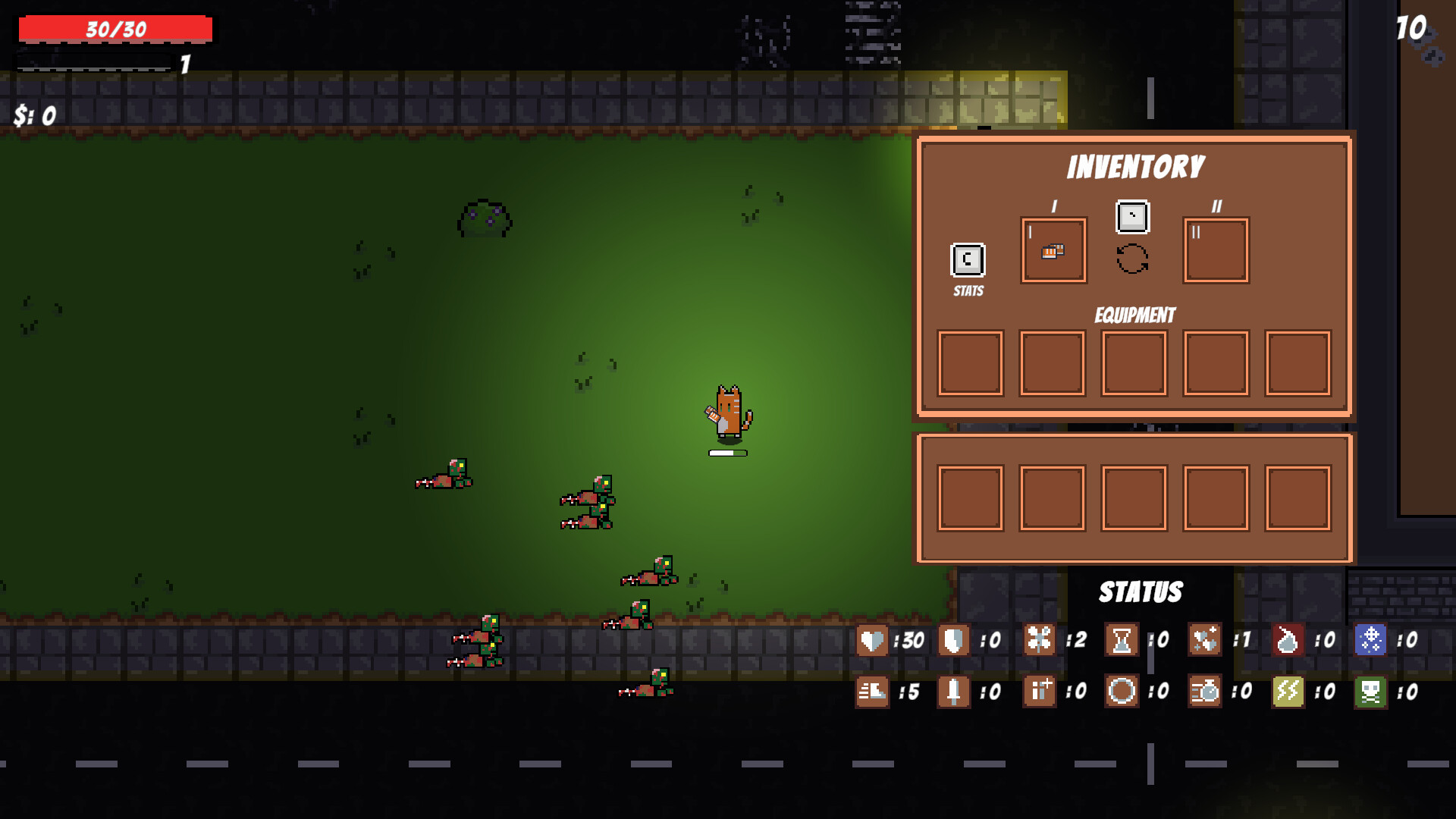Click the hourglass status icon
The width and height of the screenshot is (1456, 819).
tap(1122, 641)
